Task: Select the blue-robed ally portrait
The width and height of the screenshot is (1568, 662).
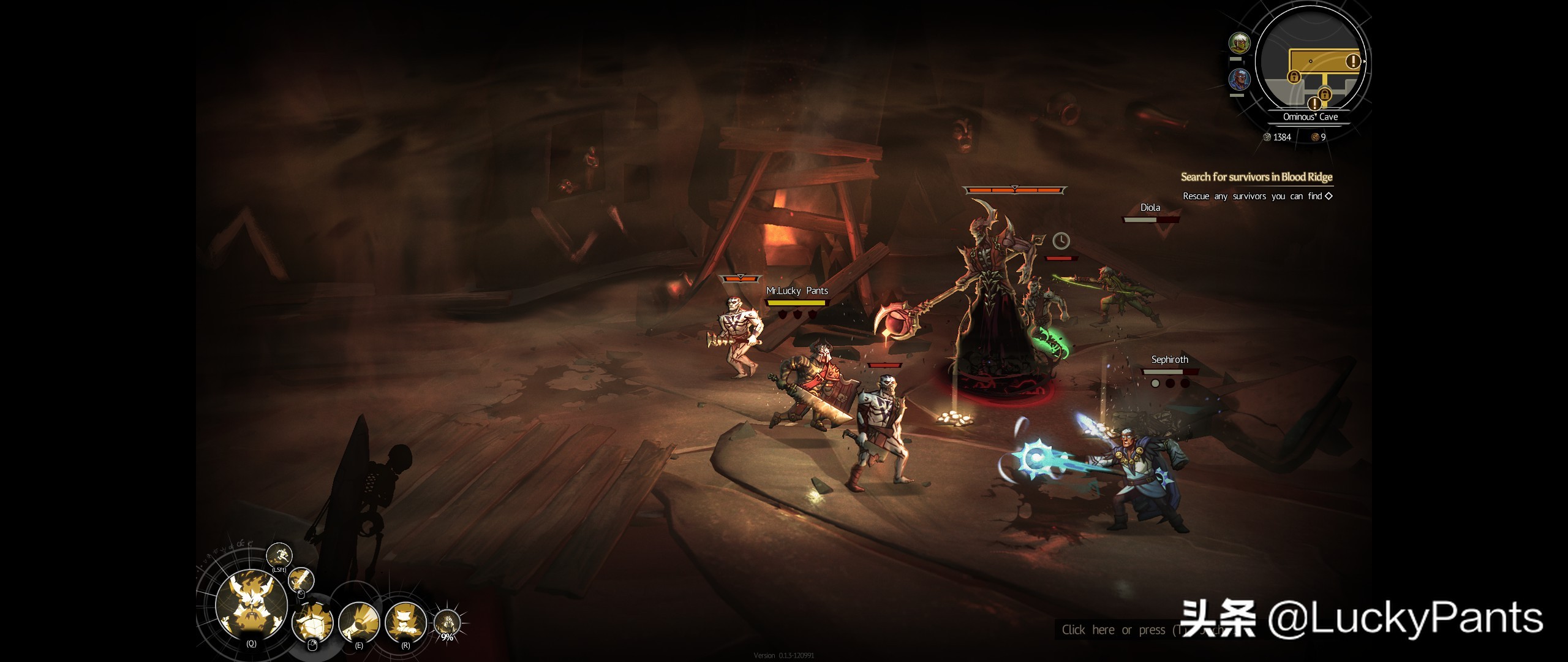Action: tap(1239, 80)
